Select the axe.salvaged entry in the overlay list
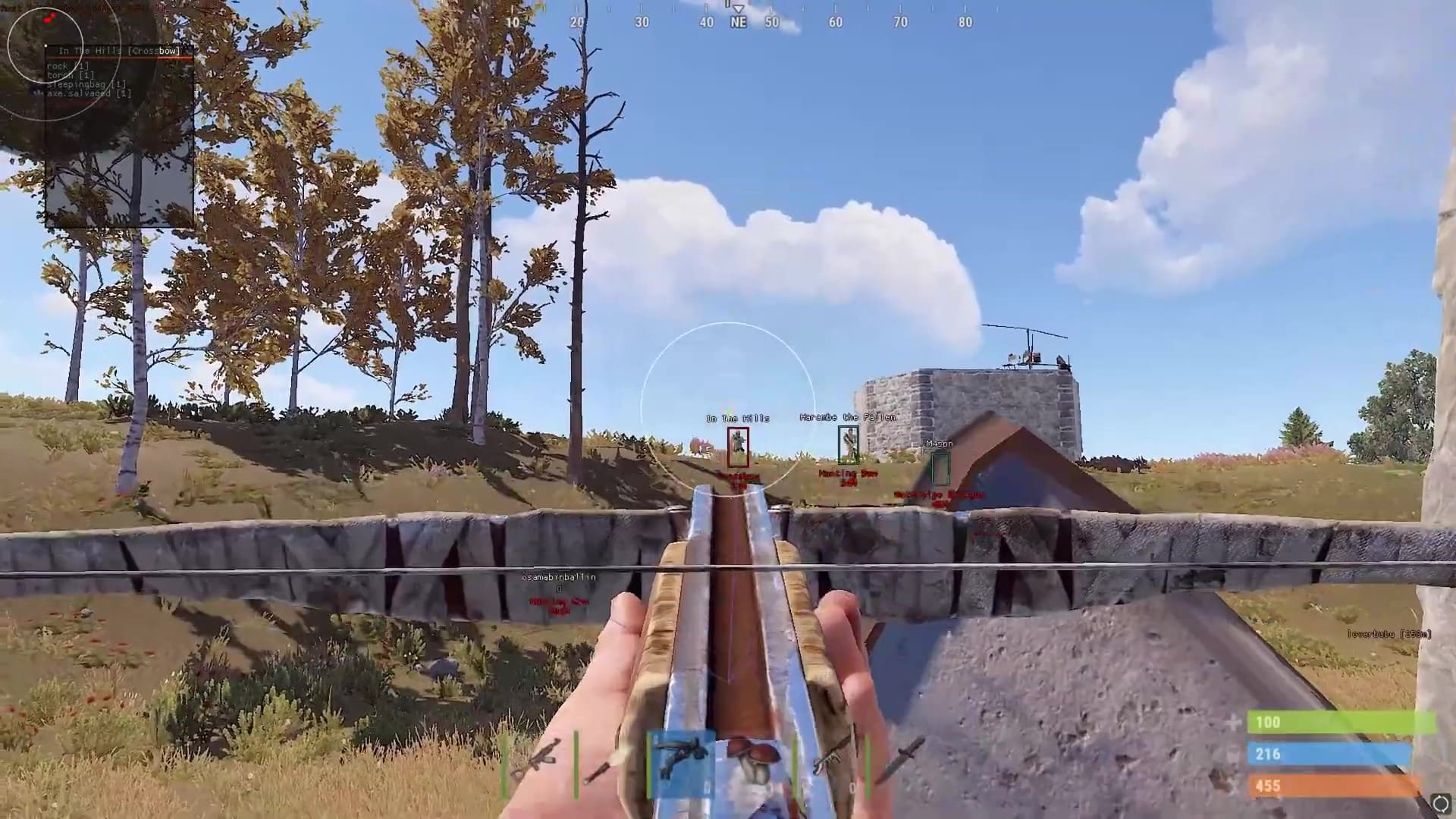Image resolution: width=1456 pixels, height=819 pixels. click(89, 93)
